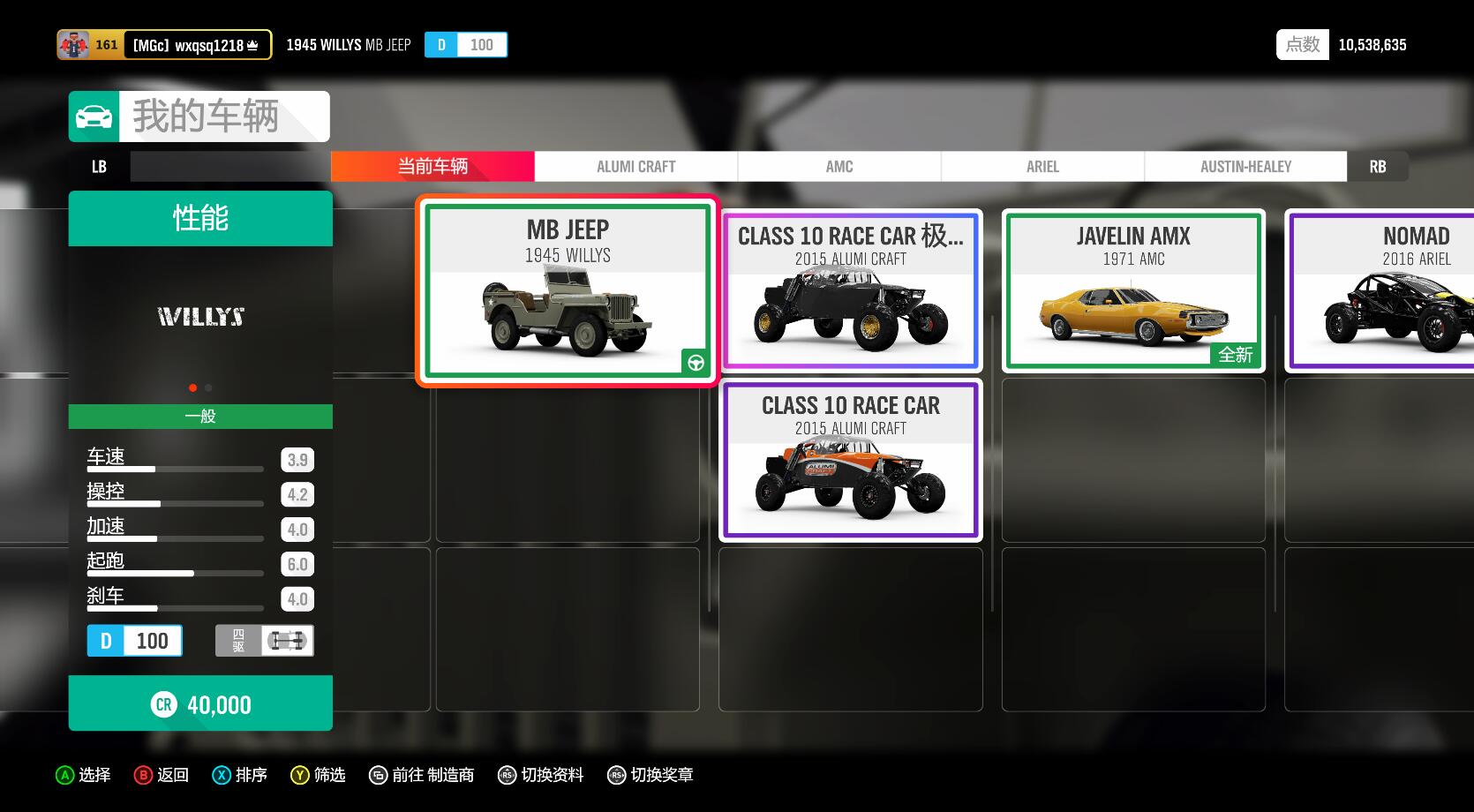Click the 返回 back option
This screenshot has width=1474, height=812.
[x=162, y=775]
